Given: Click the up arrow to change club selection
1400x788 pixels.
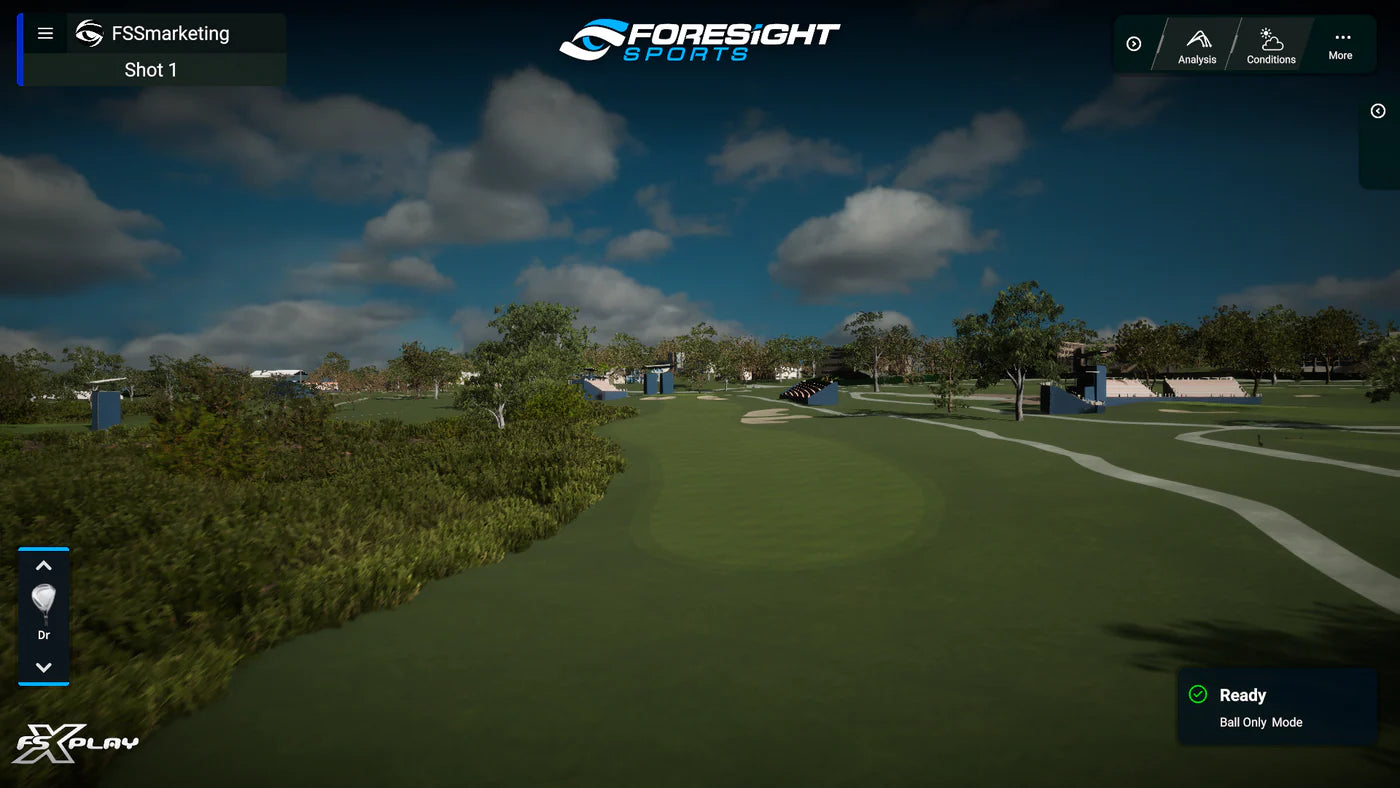Looking at the screenshot, I should pyautogui.click(x=43, y=565).
